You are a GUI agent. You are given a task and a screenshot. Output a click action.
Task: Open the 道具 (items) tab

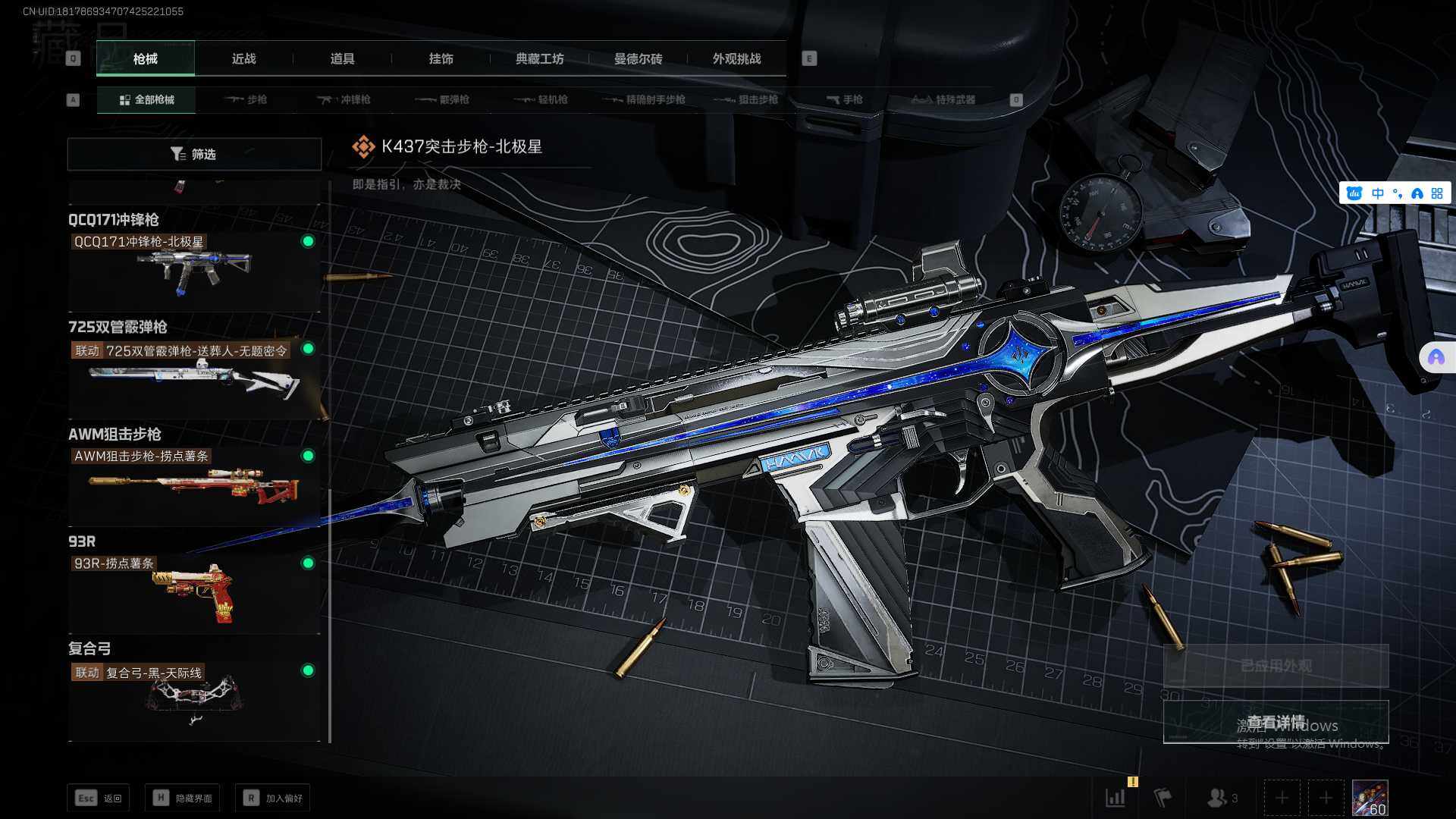tap(342, 59)
